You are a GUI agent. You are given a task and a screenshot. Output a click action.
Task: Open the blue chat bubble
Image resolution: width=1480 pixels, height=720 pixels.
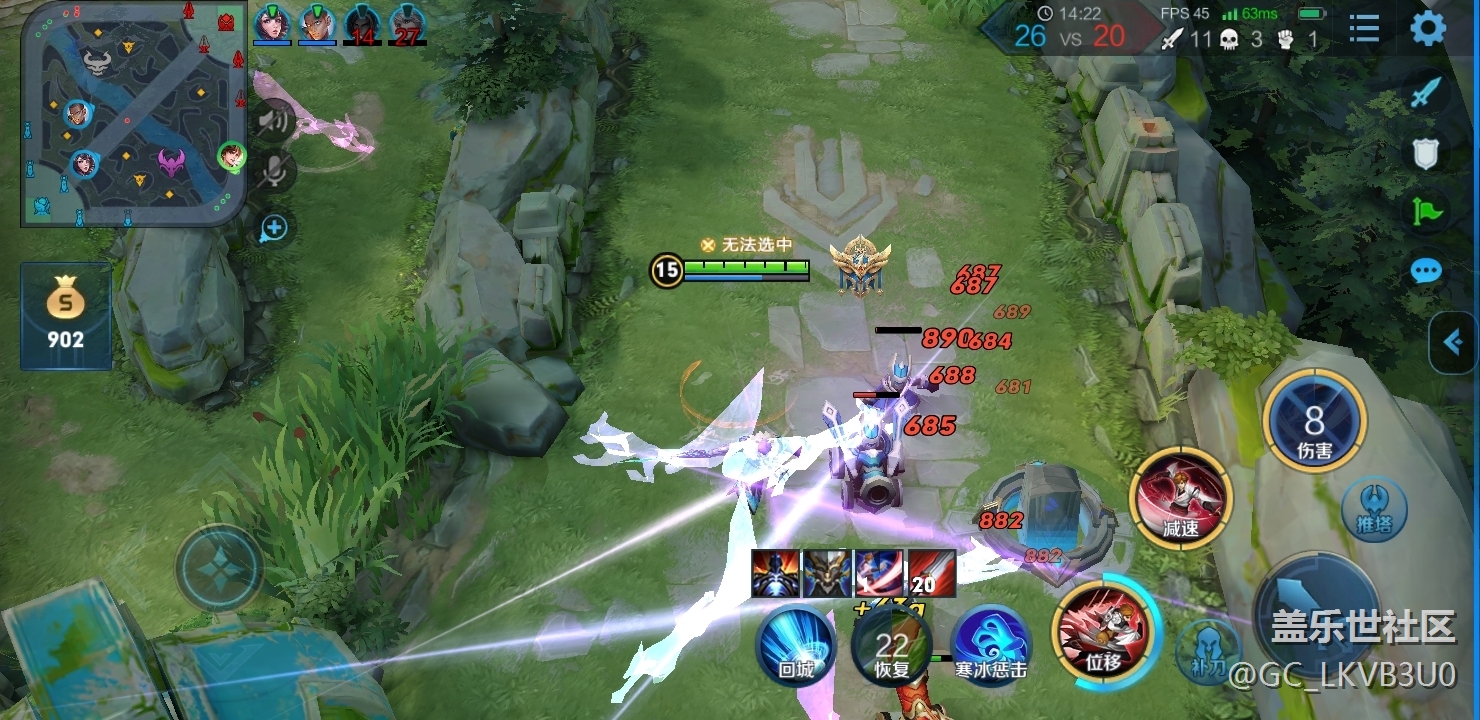click(x=1426, y=271)
